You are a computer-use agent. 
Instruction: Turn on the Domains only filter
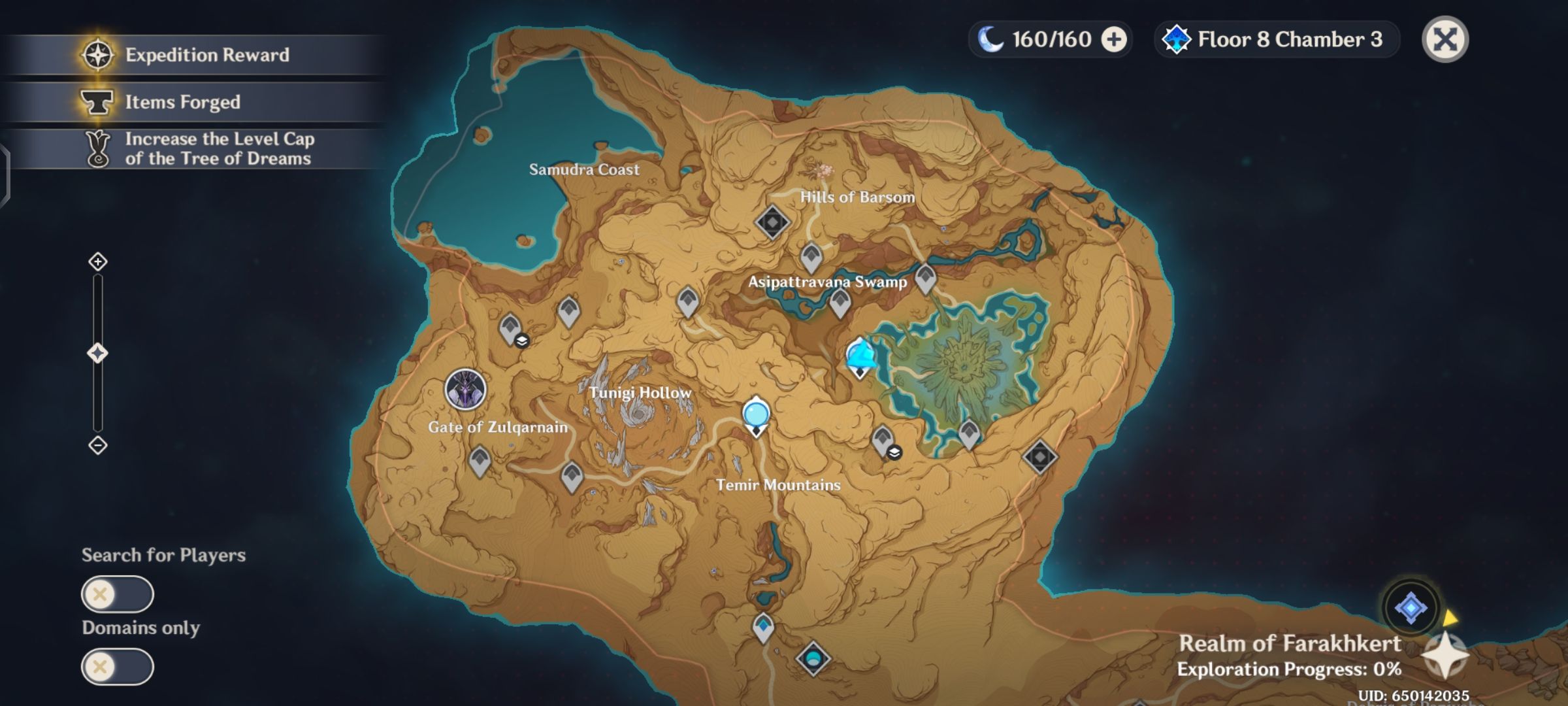click(x=118, y=667)
